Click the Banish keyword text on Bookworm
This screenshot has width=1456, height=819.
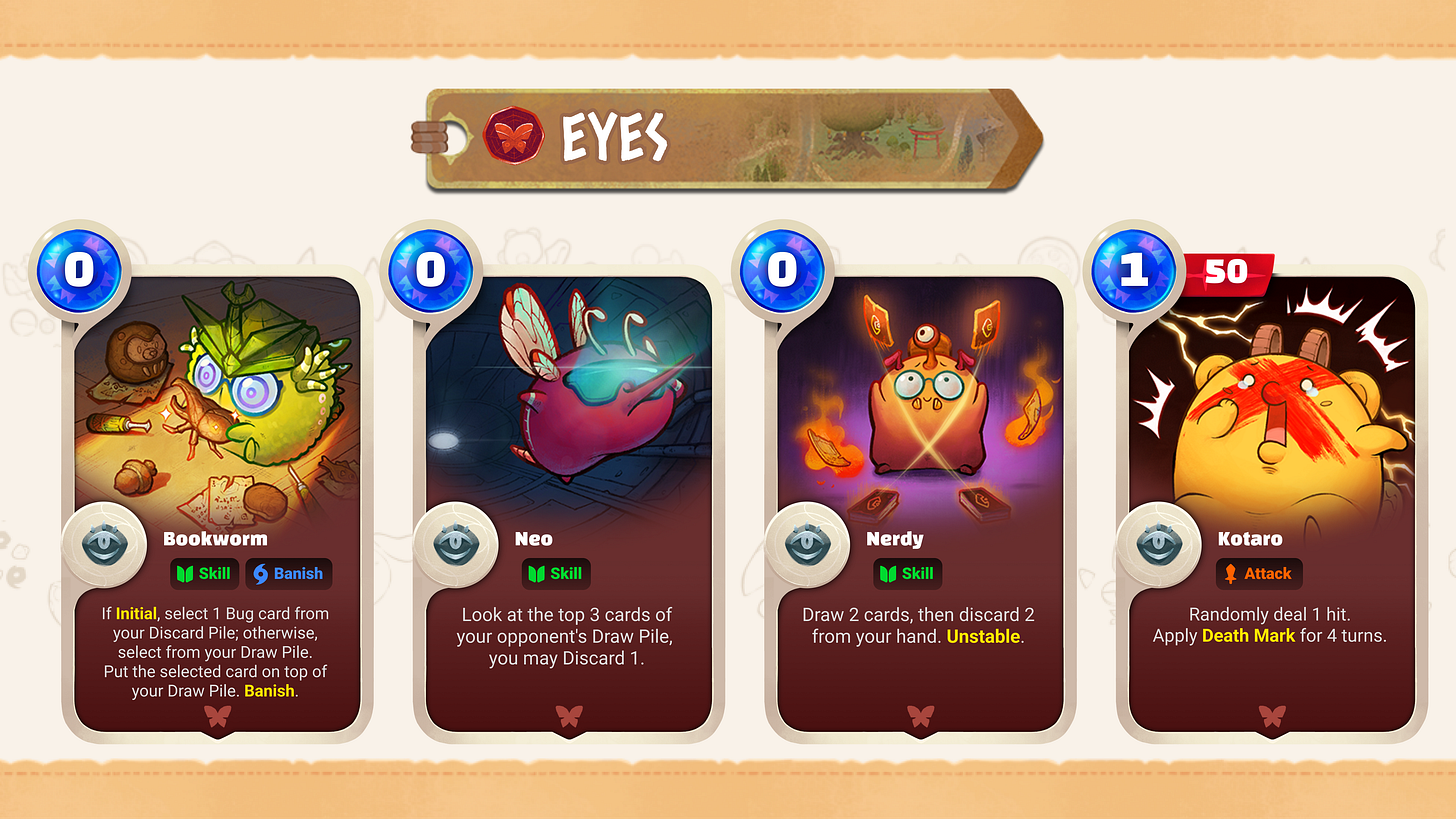tap(267, 690)
